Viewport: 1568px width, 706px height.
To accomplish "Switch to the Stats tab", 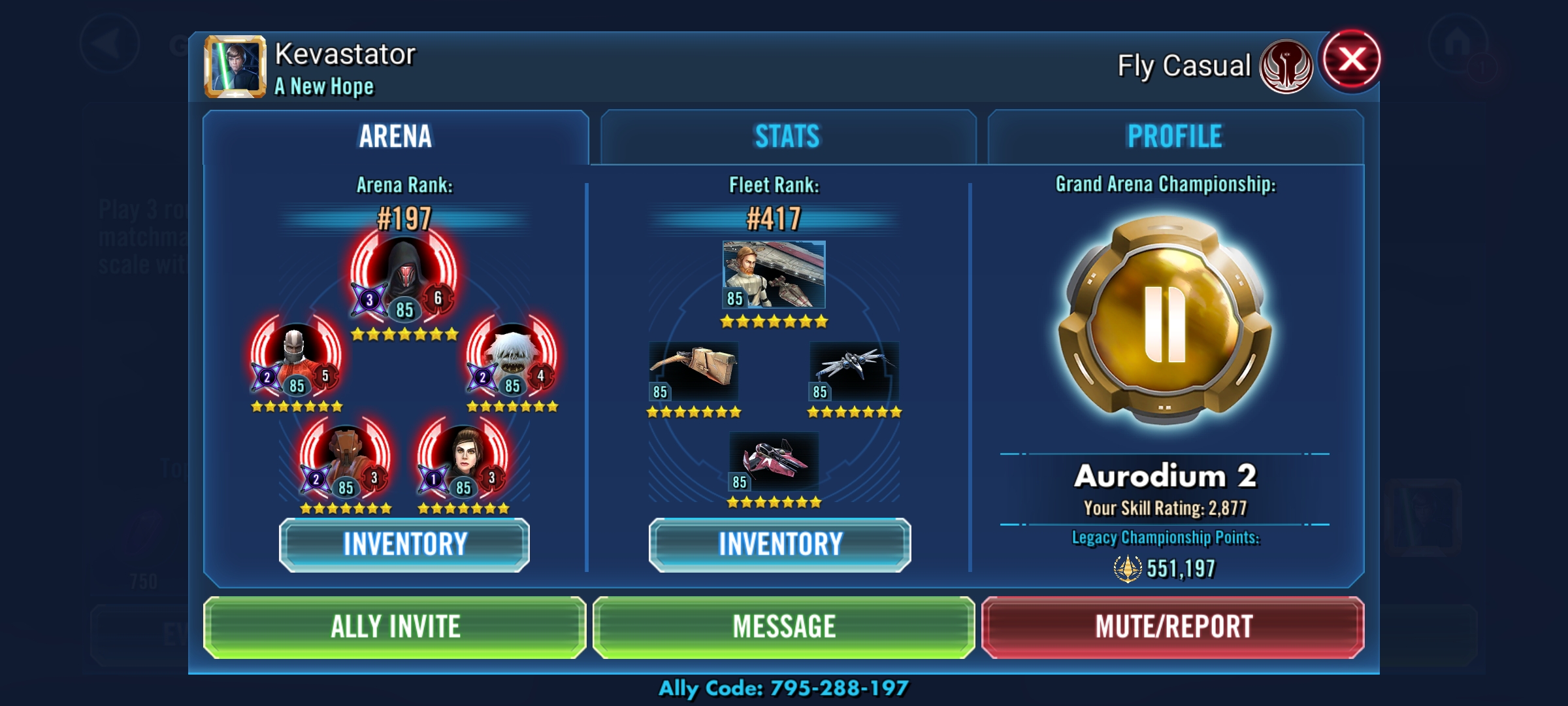I will 787,137.
